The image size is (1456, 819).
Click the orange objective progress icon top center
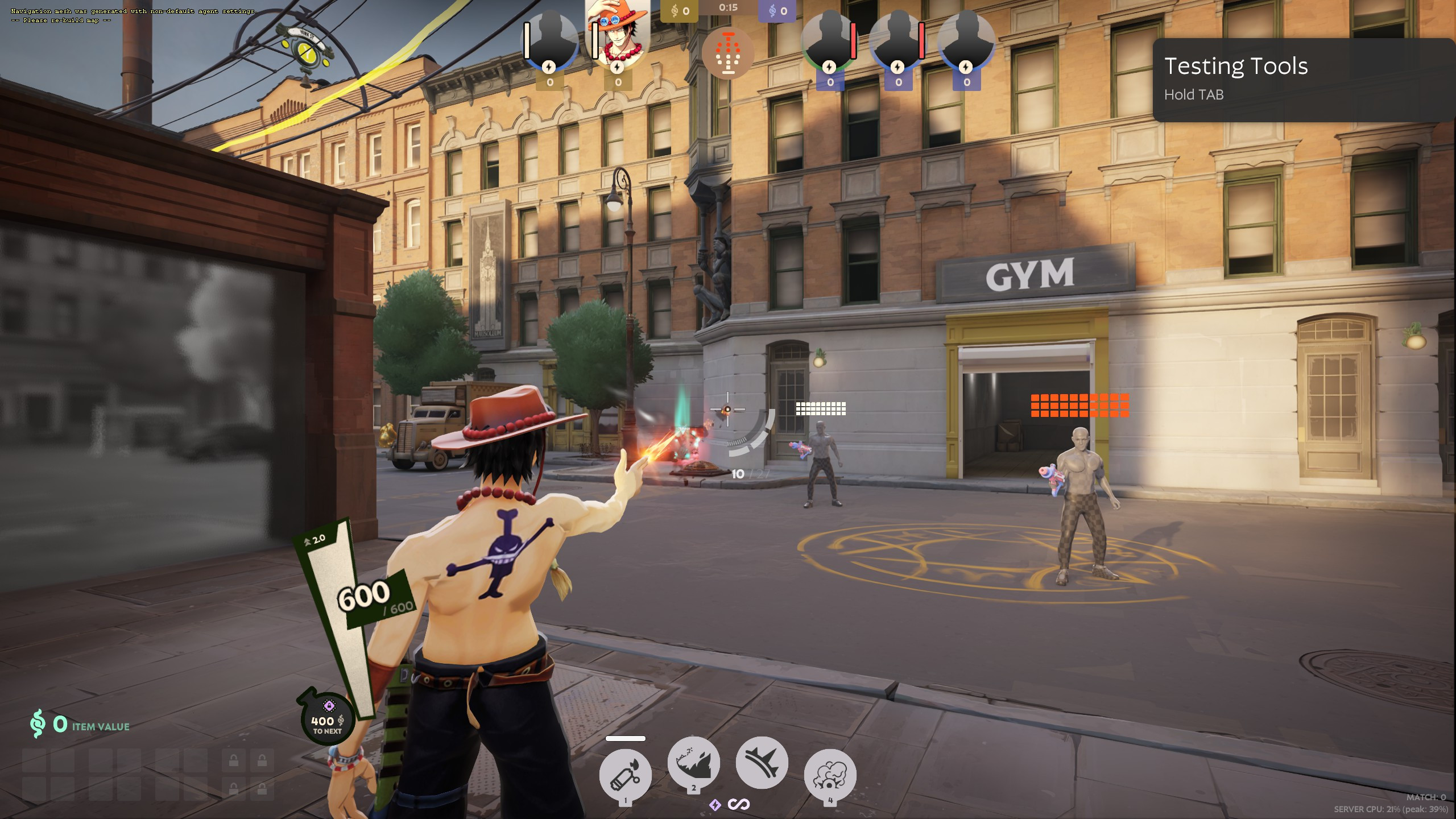(728, 54)
